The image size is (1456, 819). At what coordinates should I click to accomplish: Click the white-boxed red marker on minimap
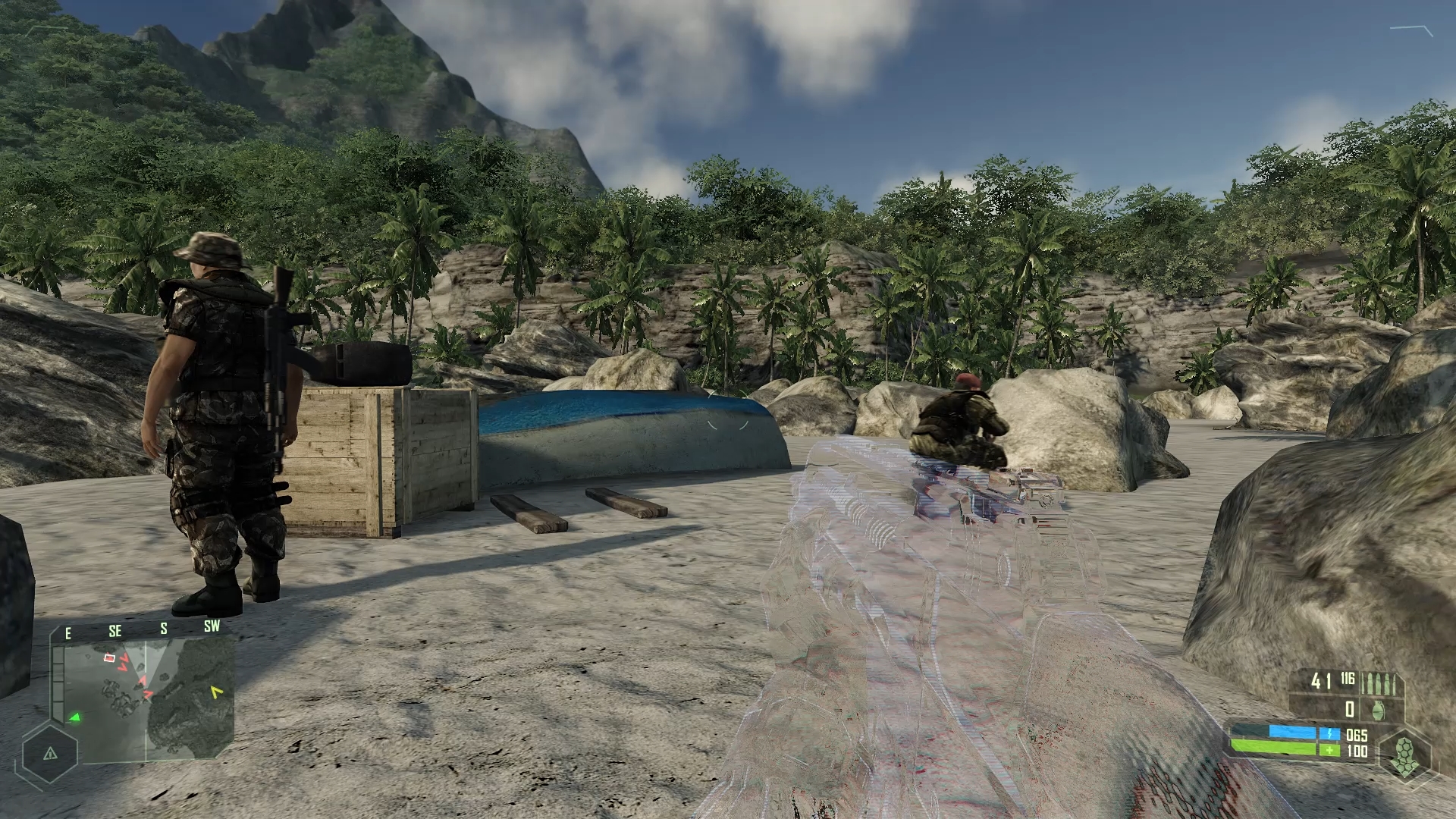(110, 658)
